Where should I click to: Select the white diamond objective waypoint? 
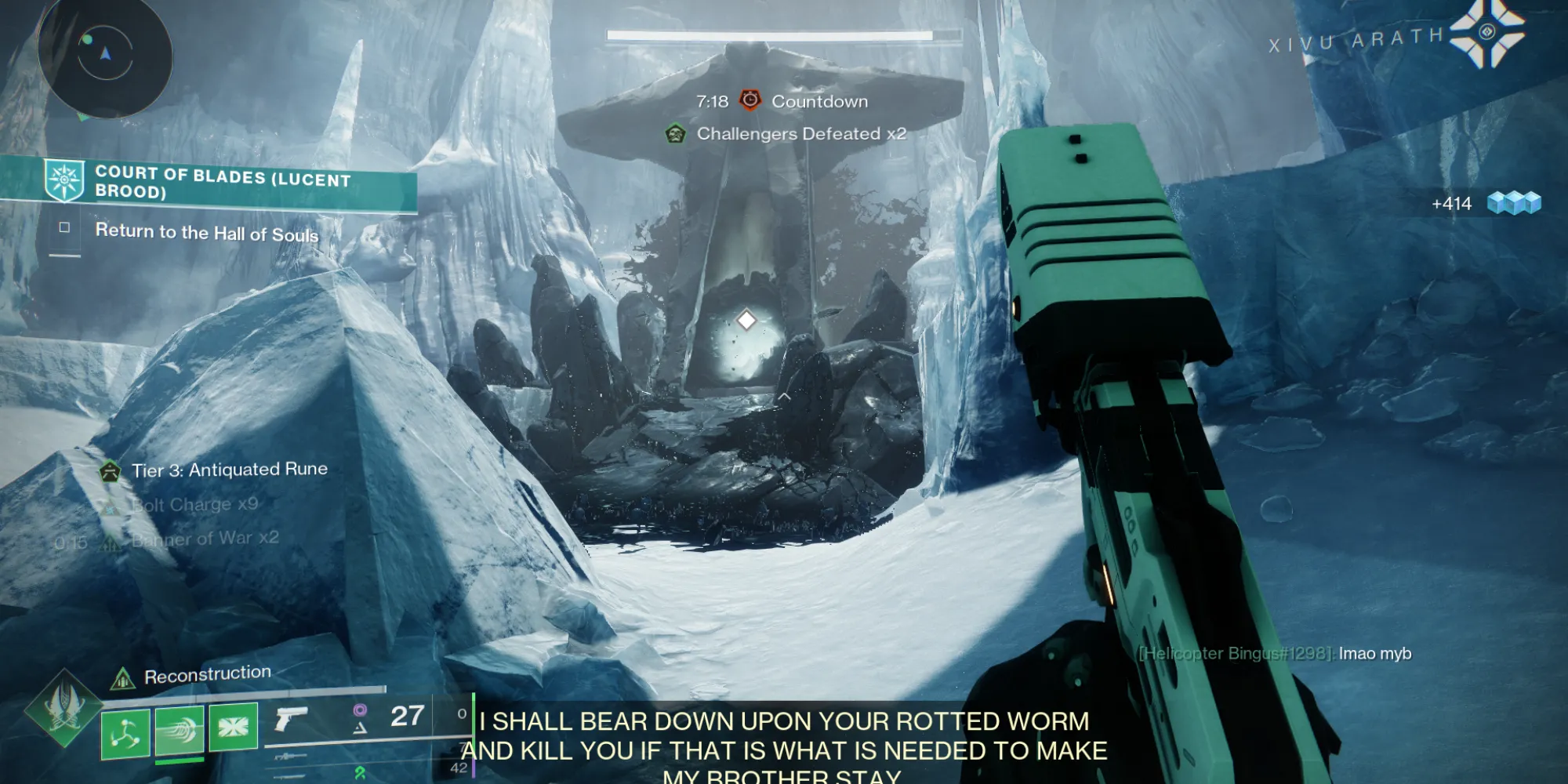point(746,320)
